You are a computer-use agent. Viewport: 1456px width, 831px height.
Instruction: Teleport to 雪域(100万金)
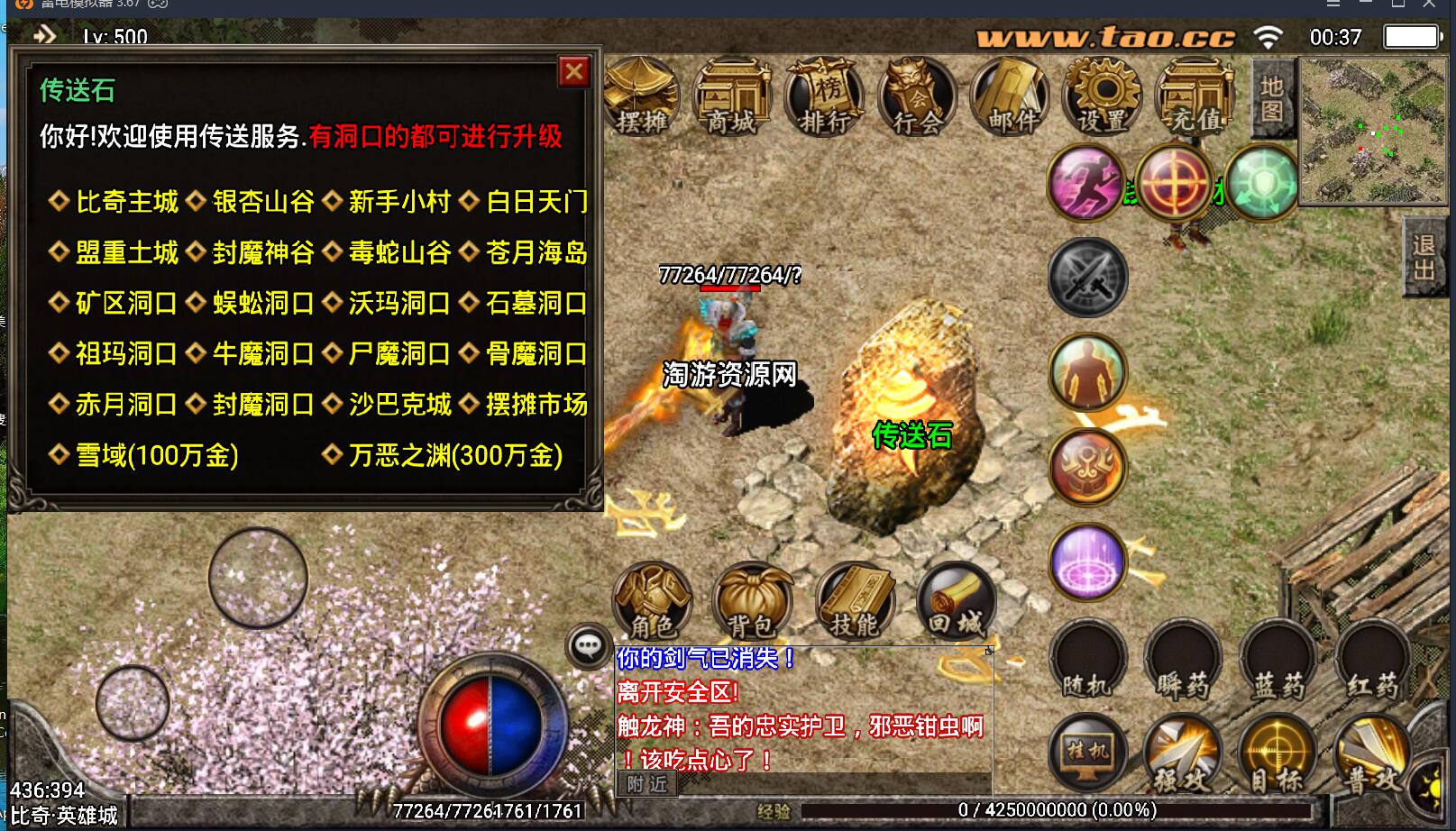pos(156,456)
